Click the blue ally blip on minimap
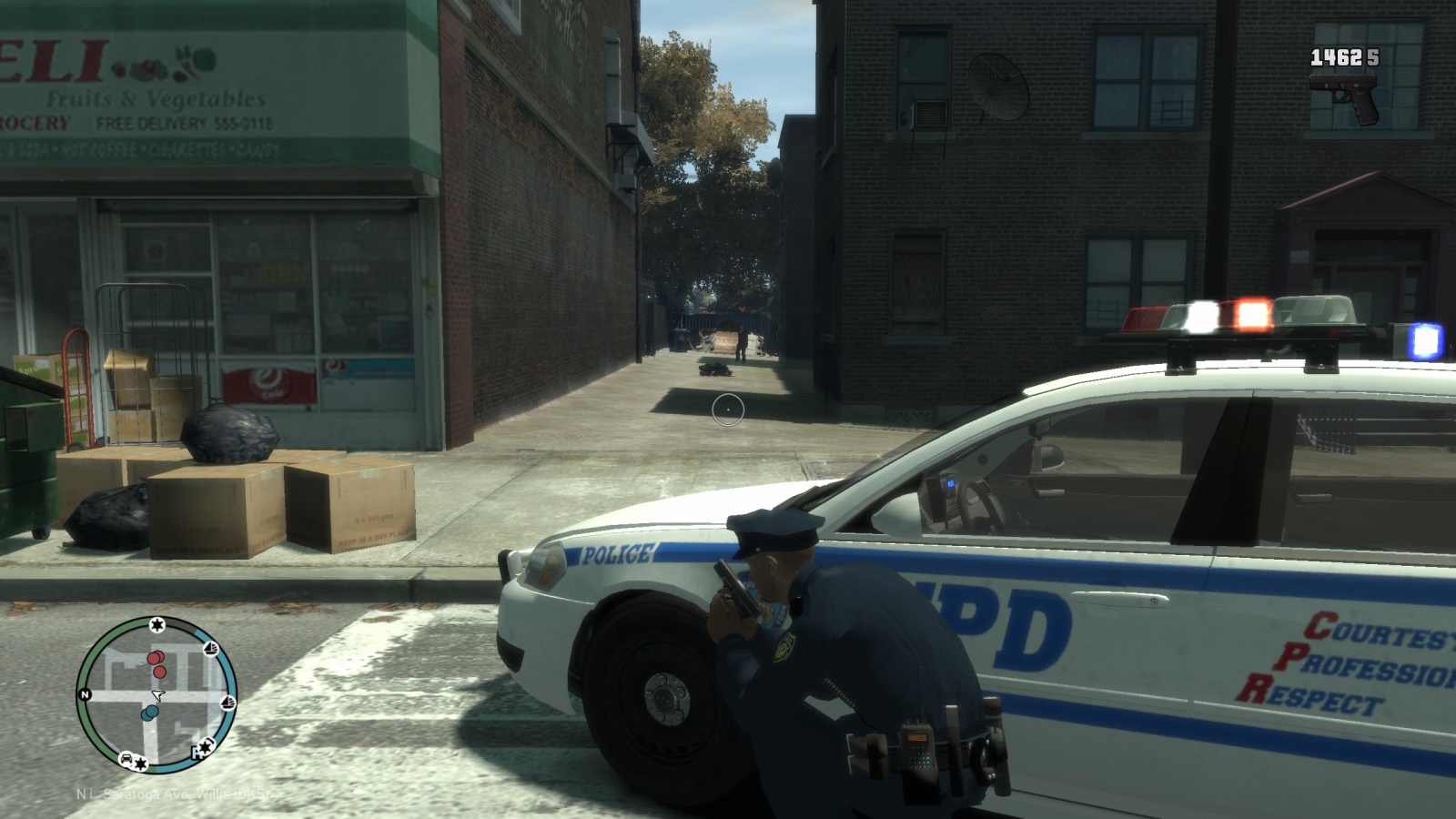The image size is (1456, 819). [150, 712]
